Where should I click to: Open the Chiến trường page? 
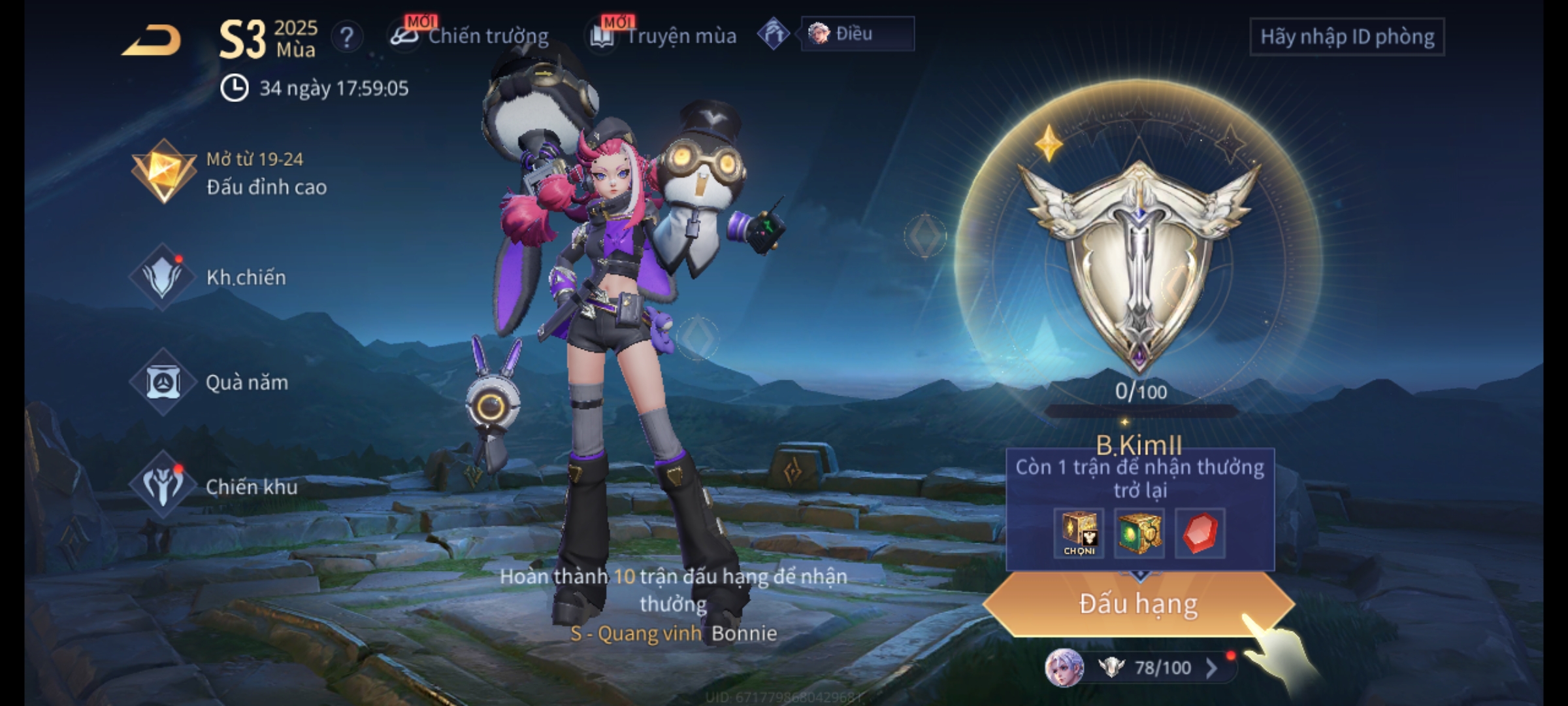pyautogui.click(x=470, y=36)
